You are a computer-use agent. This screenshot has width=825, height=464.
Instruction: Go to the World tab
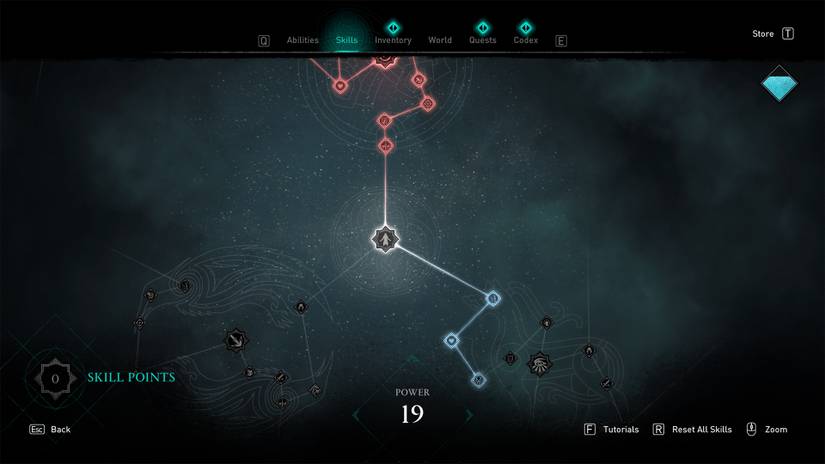click(x=440, y=41)
